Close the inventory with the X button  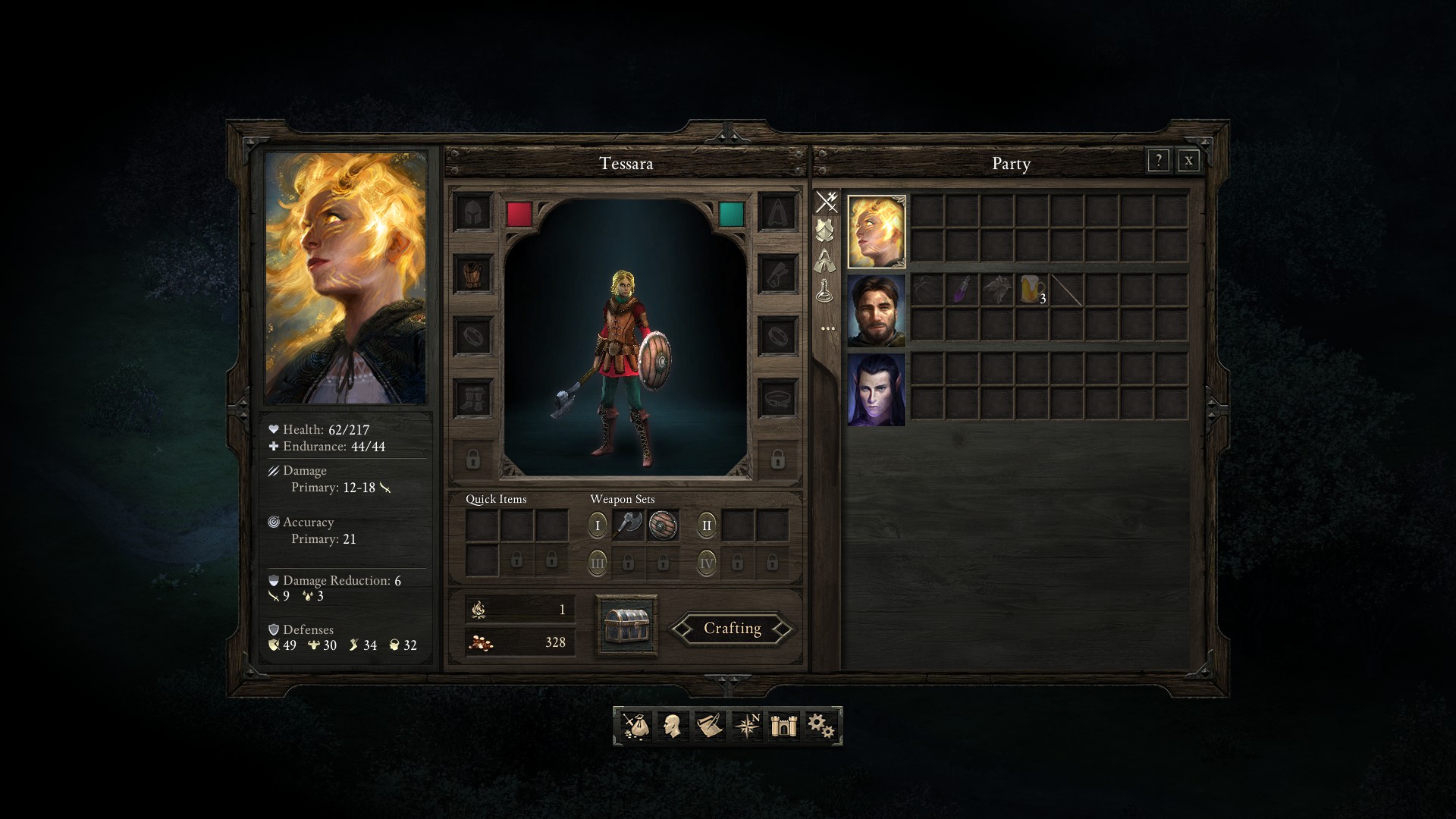tap(1188, 161)
